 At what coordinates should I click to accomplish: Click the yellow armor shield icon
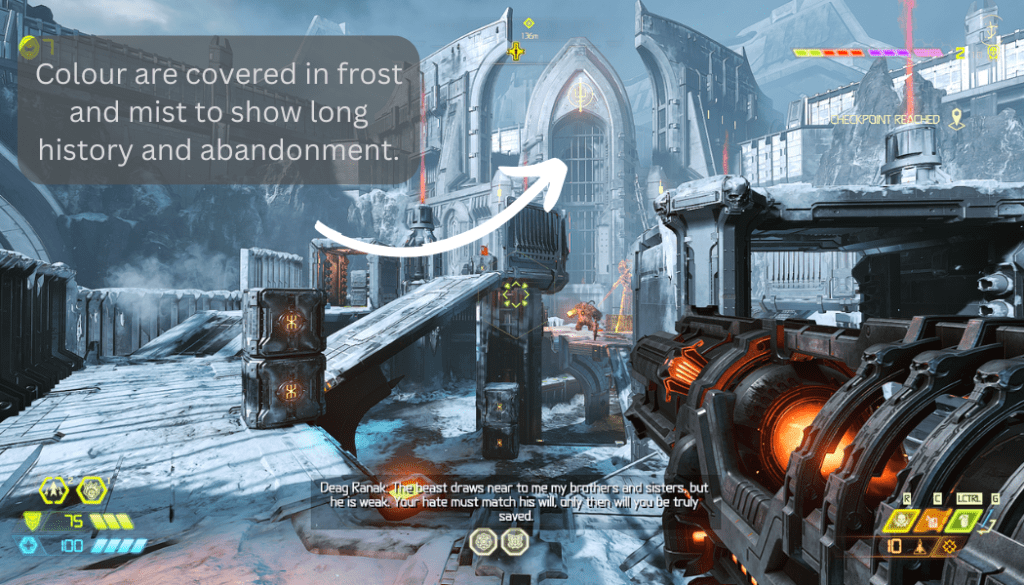[33, 521]
